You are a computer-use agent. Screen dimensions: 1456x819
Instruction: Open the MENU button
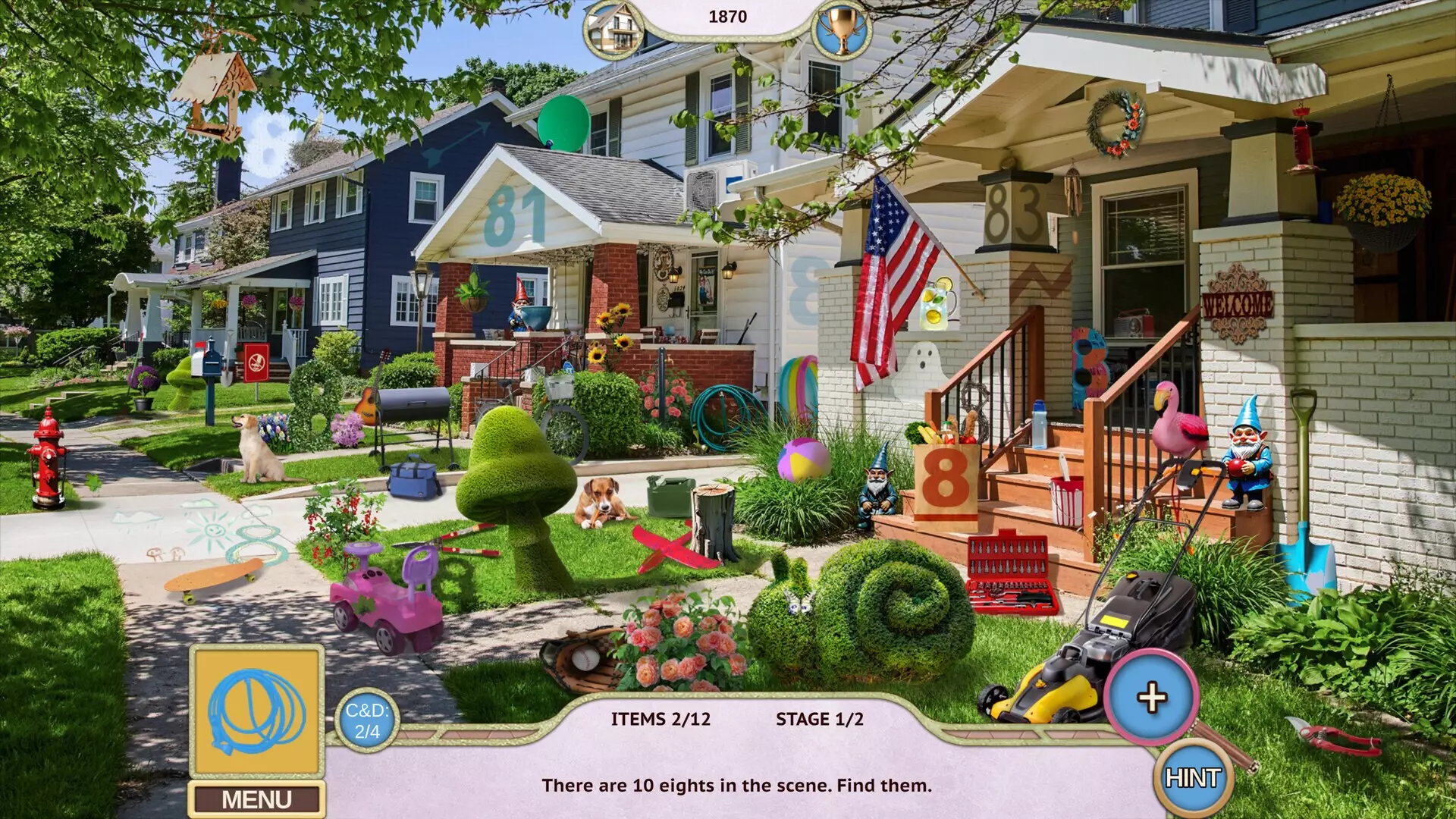259,796
